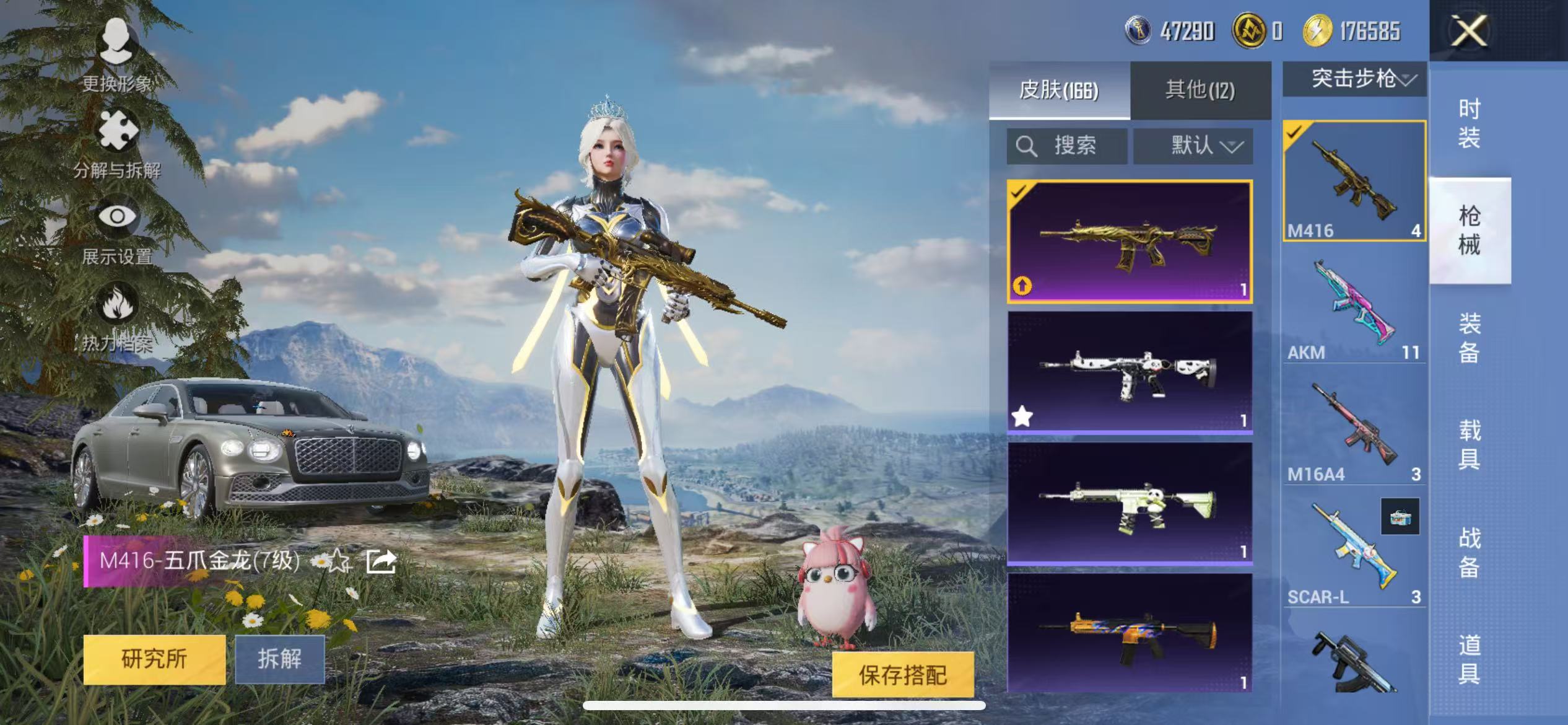Screen dimensions: 1568x725
Task: Switch to the 时装 fashion tab
Action: pyautogui.click(x=1468, y=123)
